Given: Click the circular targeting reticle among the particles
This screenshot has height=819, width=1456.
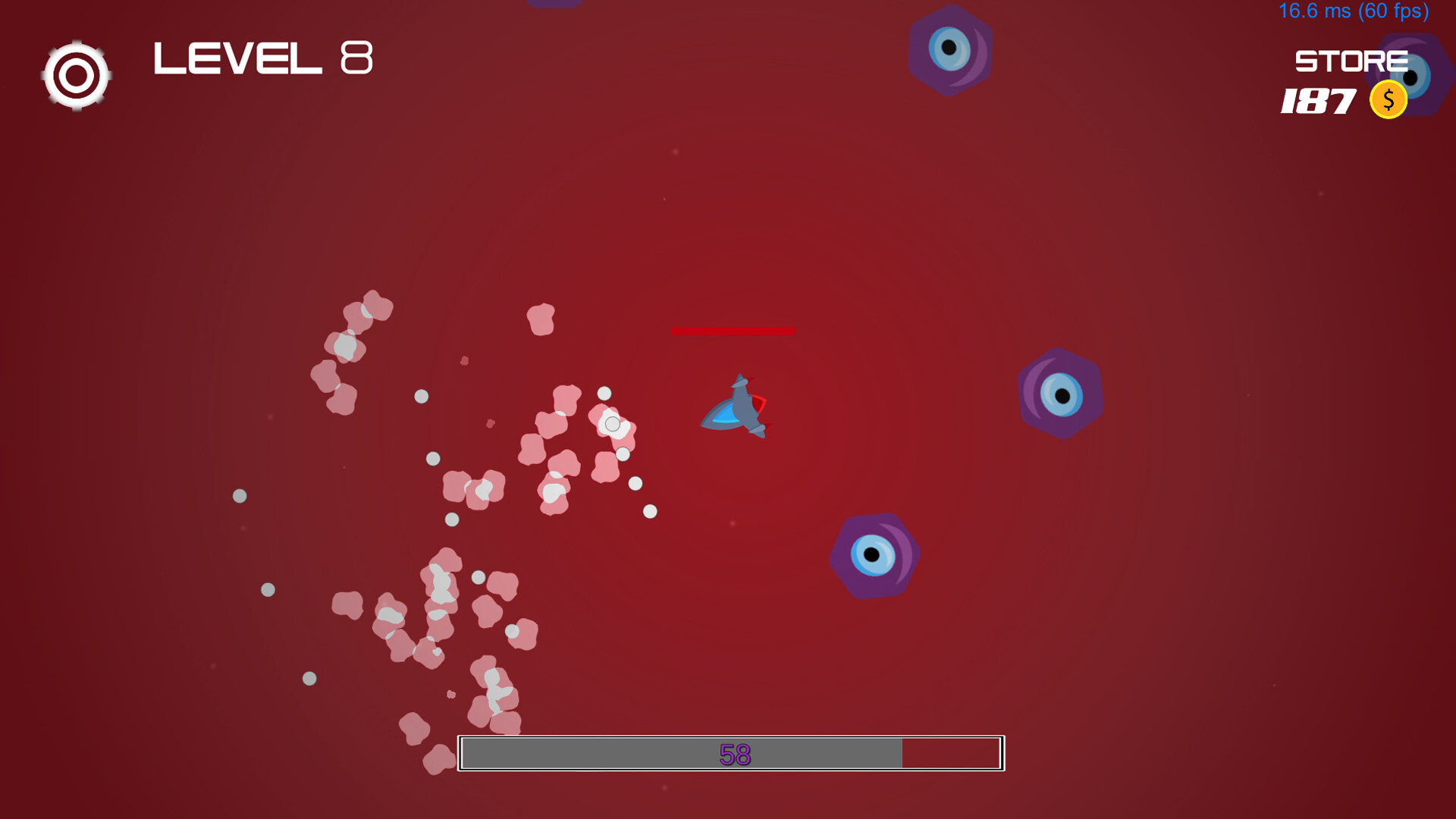Looking at the screenshot, I should click(x=611, y=424).
